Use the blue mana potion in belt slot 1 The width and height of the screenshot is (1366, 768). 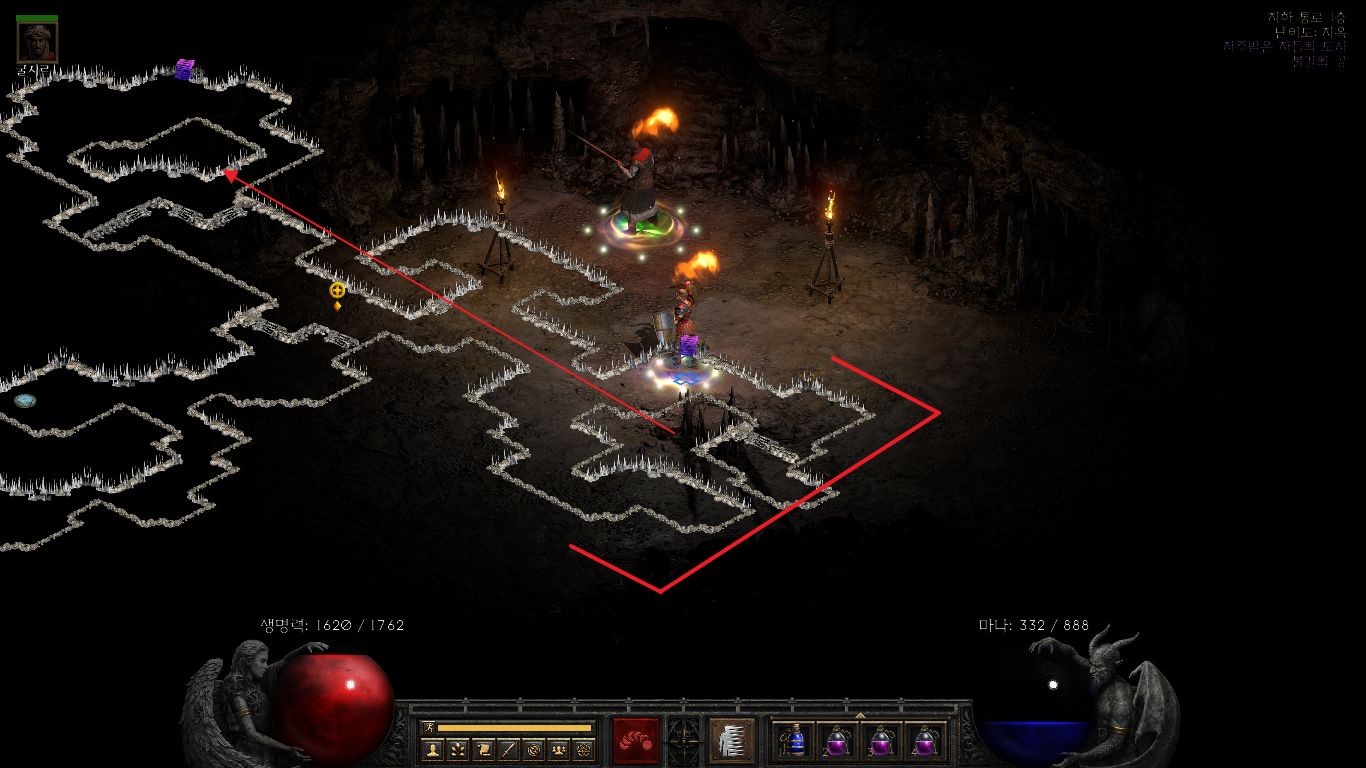(795, 741)
